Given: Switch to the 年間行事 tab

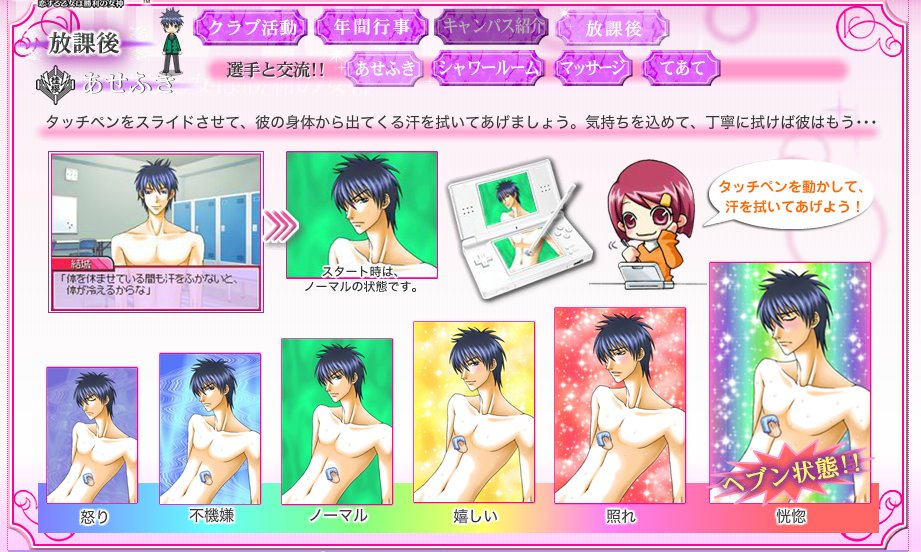Looking at the screenshot, I should point(371,28).
